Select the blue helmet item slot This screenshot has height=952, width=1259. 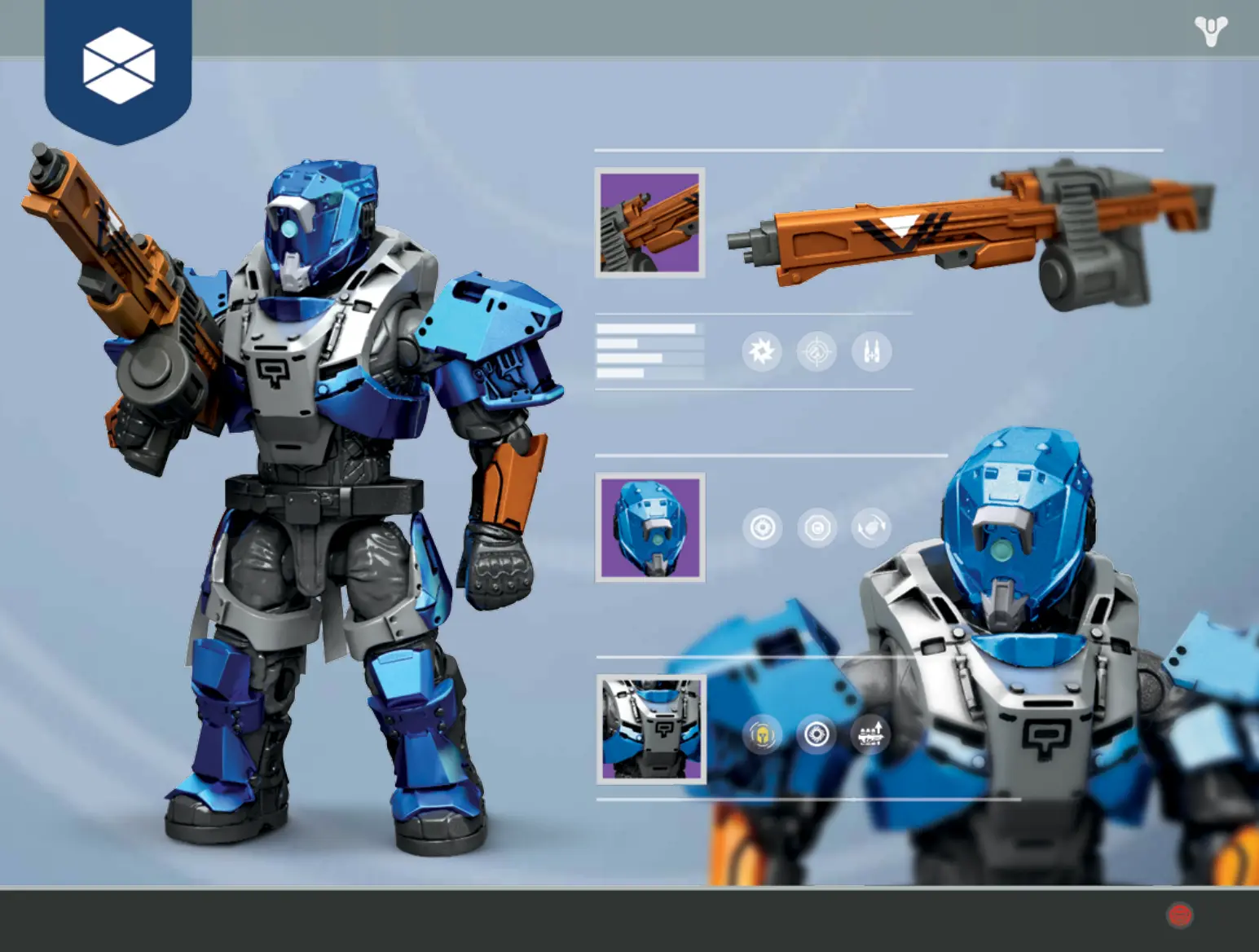649,527
